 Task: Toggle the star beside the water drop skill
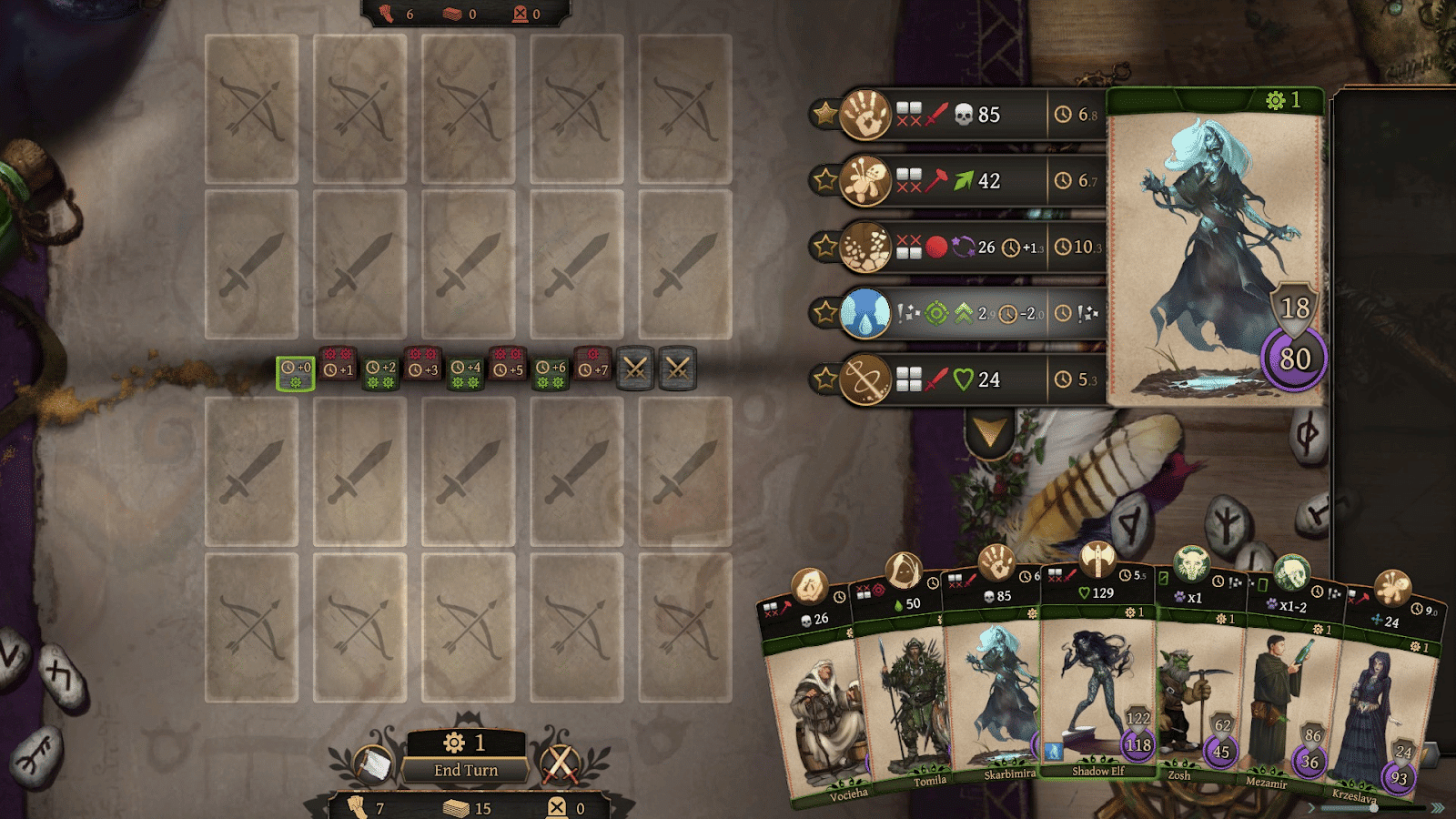[825, 313]
